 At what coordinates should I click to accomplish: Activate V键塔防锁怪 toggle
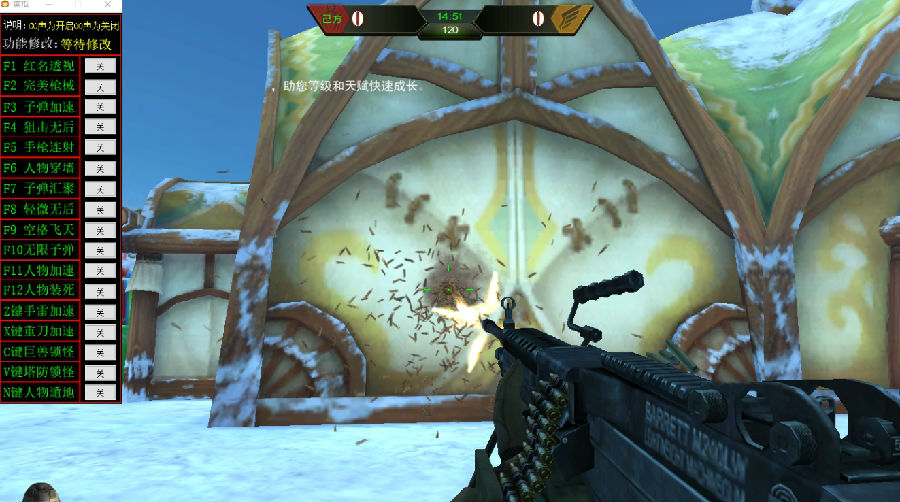click(100, 373)
